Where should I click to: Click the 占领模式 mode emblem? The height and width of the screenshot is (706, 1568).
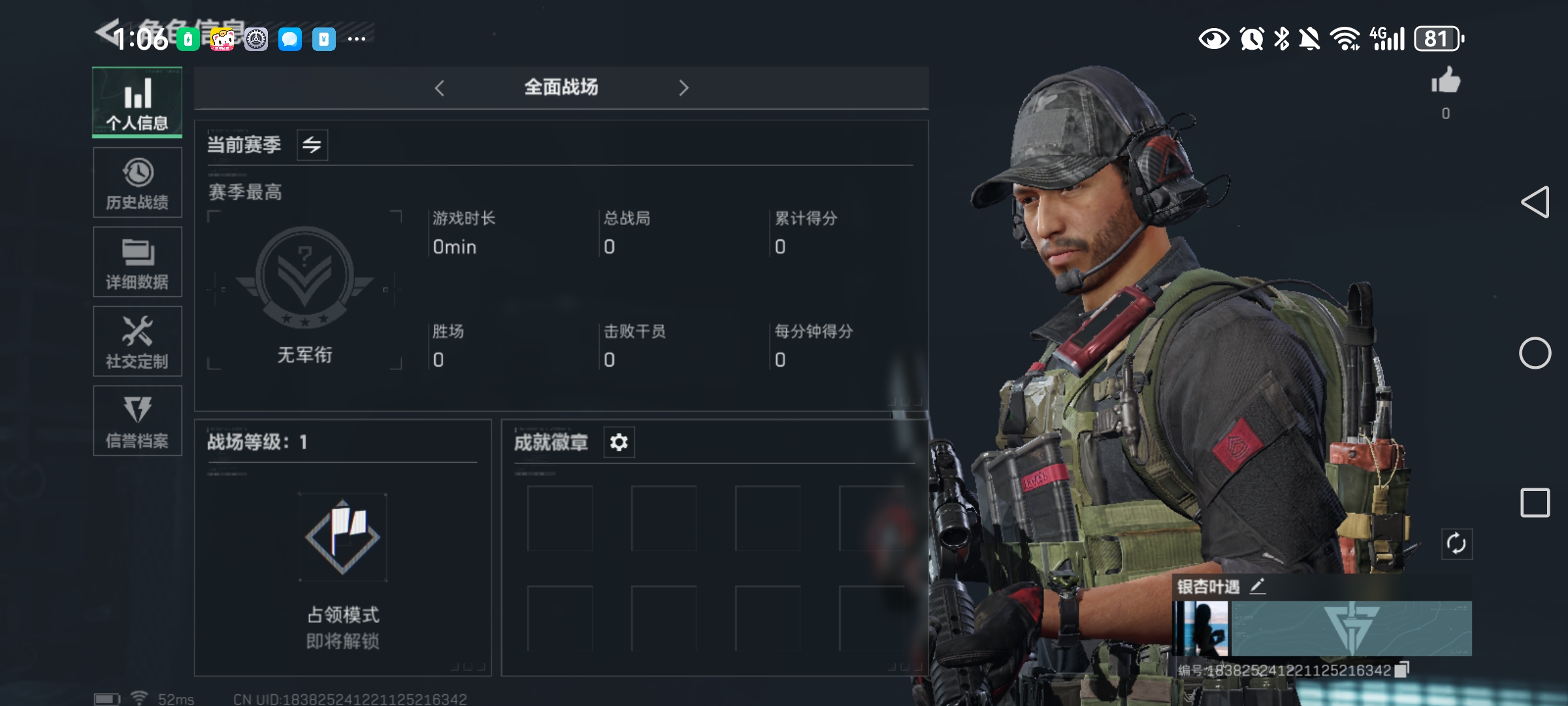[x=343, y=537]
